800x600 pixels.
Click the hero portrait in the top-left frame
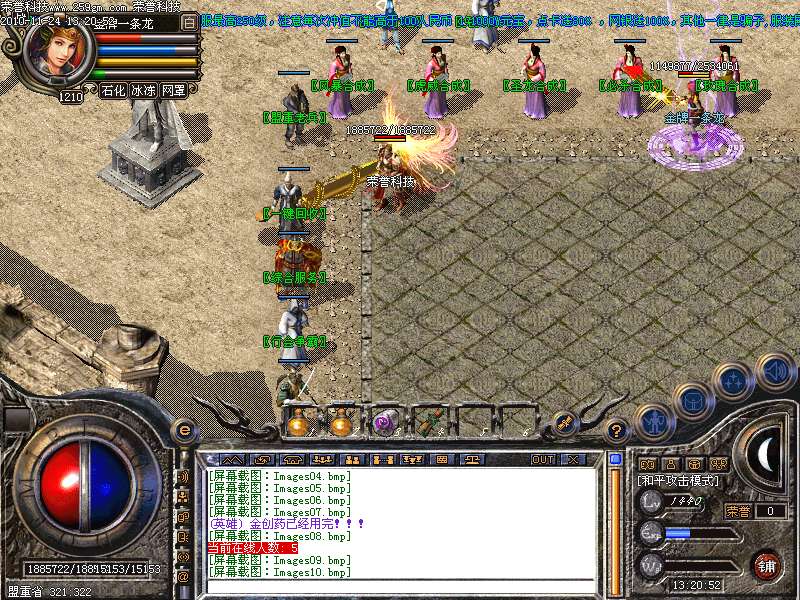click(55, 55)
